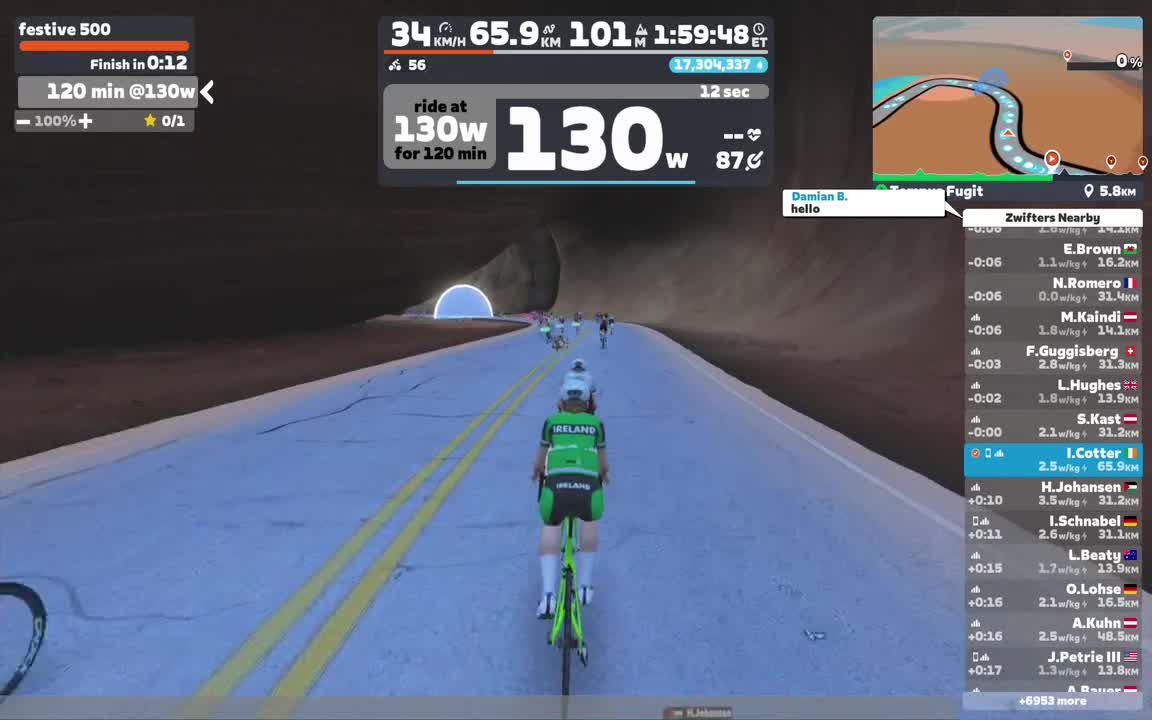1152x720 pixels.
Task: Select I.Schnabel rider row
Action: pos(1052,528)
